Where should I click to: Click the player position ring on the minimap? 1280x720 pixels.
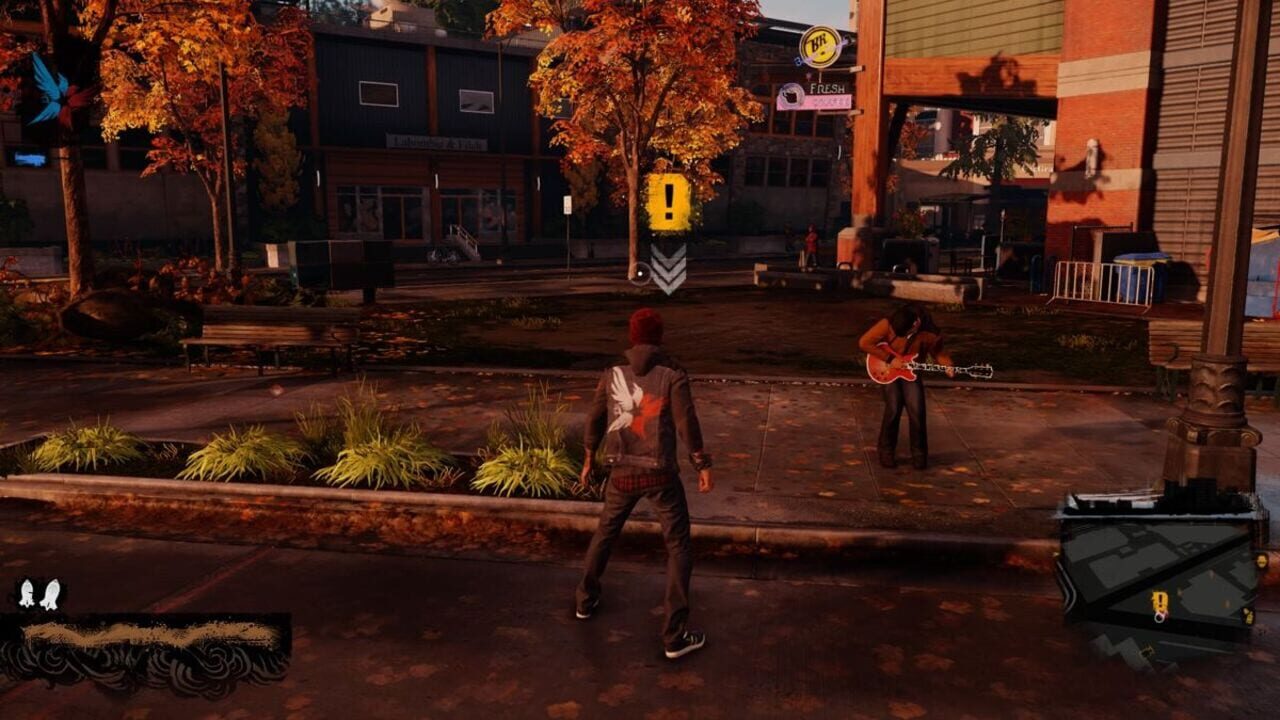point(1160,617)
